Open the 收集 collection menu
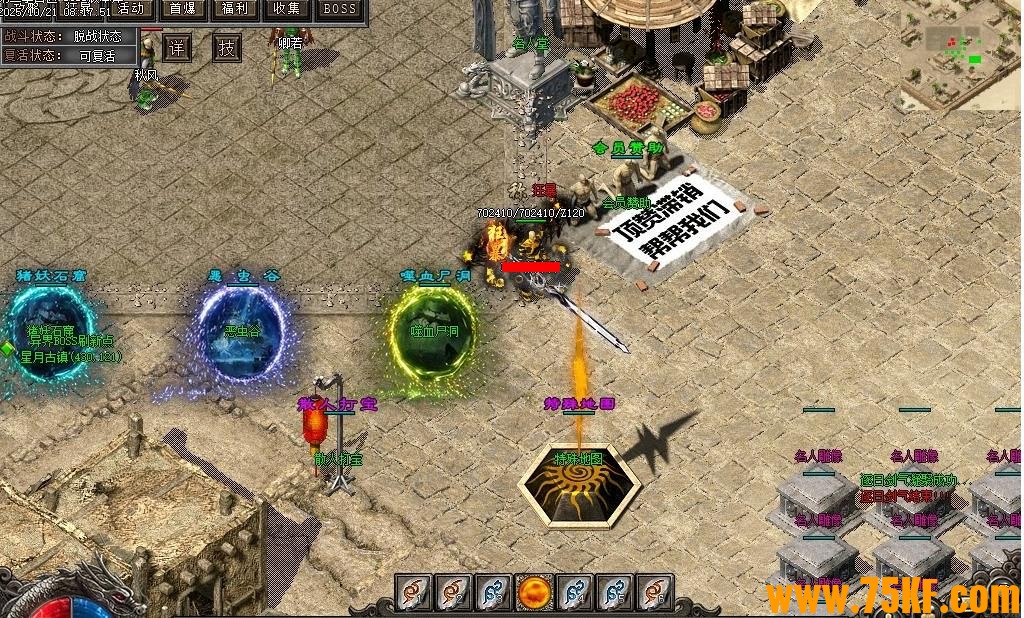The image size is (1024, 618). click(x=288, y=9)
